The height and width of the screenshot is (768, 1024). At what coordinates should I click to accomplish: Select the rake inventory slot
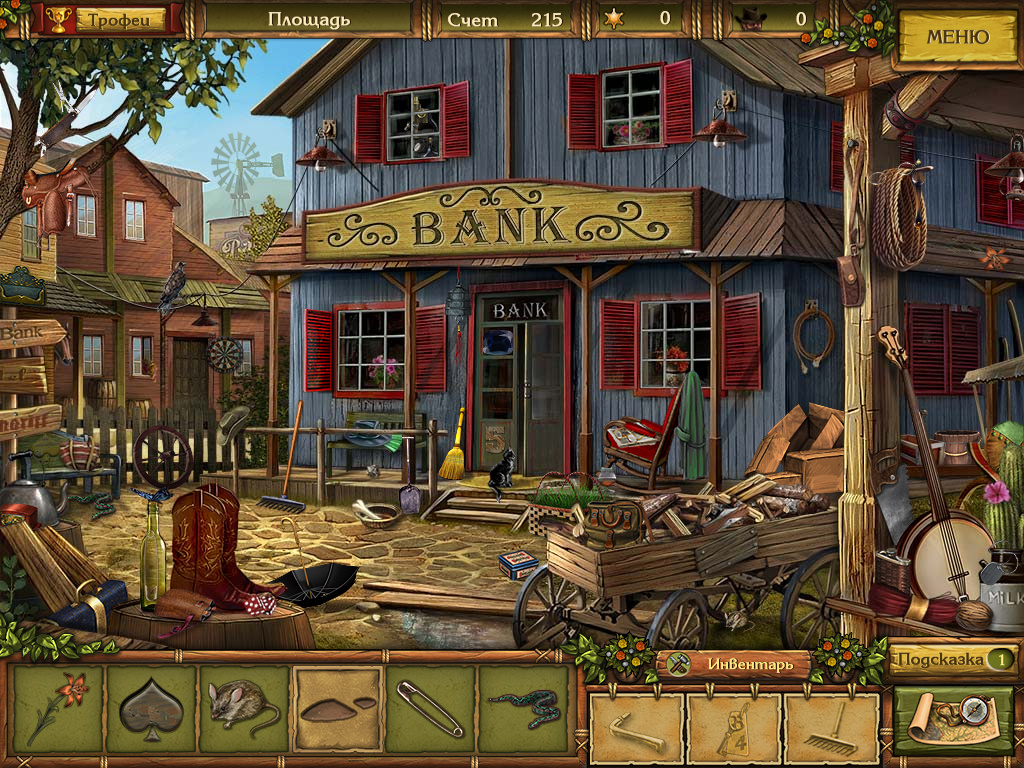(831, 729)
